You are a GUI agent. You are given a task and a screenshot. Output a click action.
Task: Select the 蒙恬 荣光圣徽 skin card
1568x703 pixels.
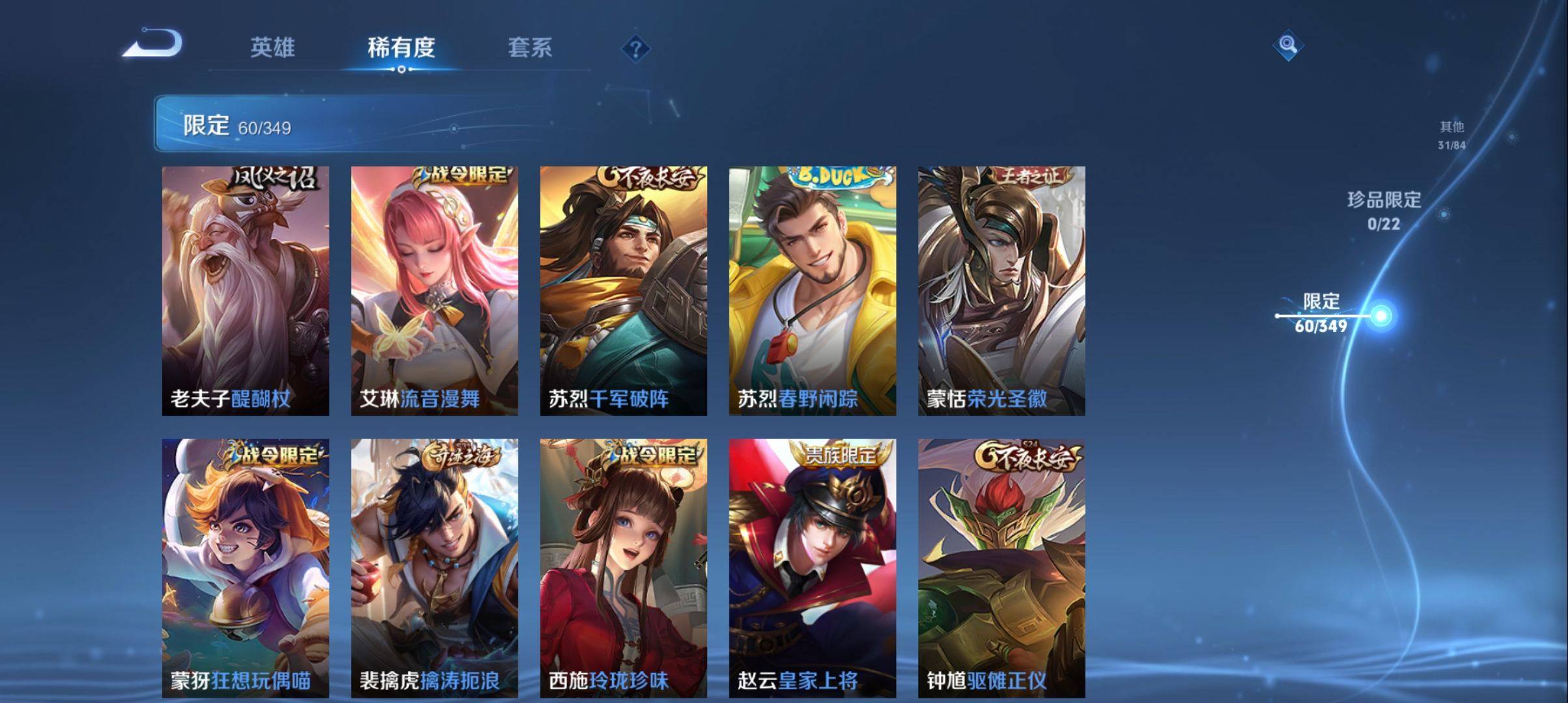[x=1001, y=290]
